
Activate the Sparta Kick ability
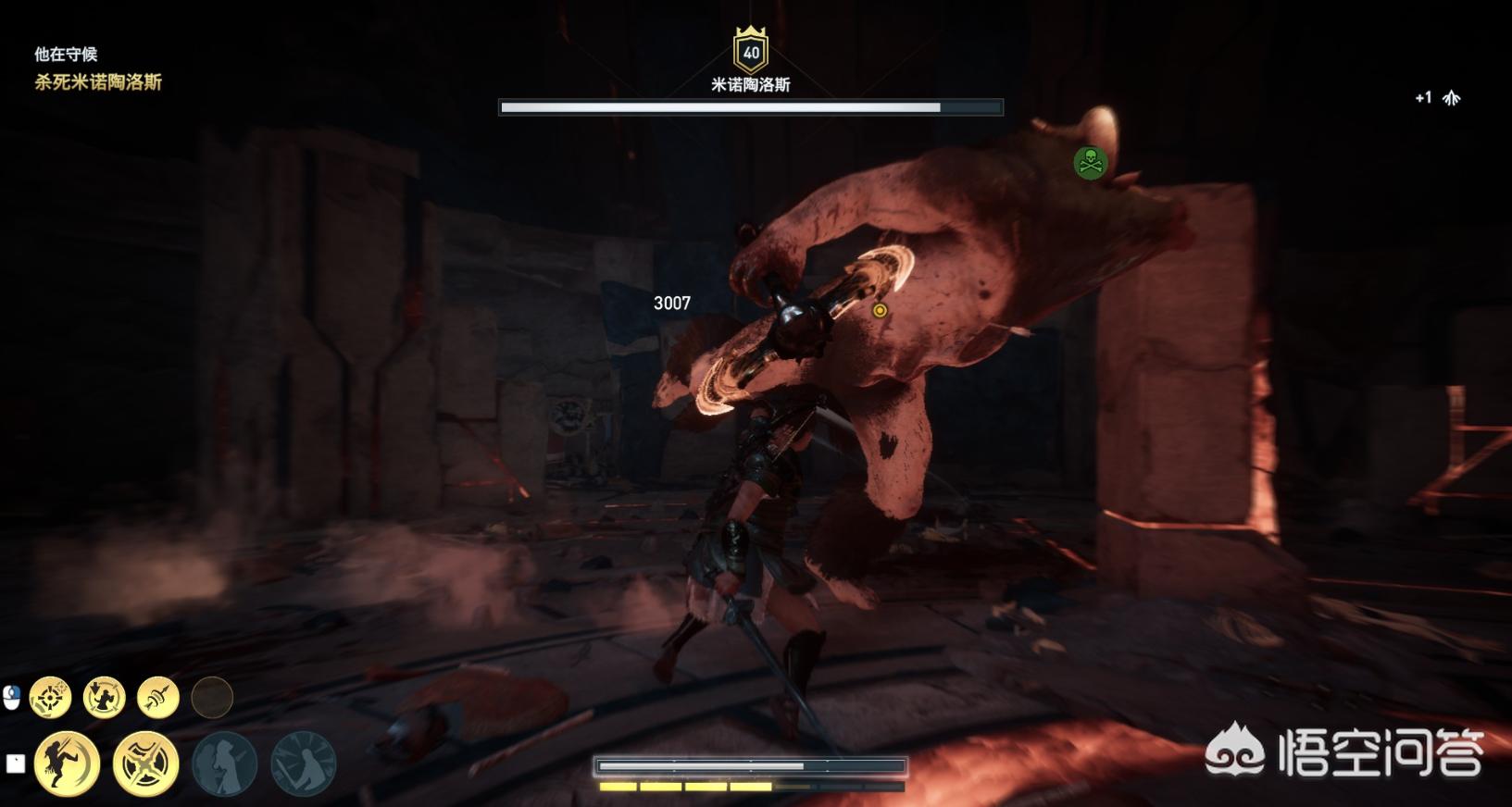(67, 764)
